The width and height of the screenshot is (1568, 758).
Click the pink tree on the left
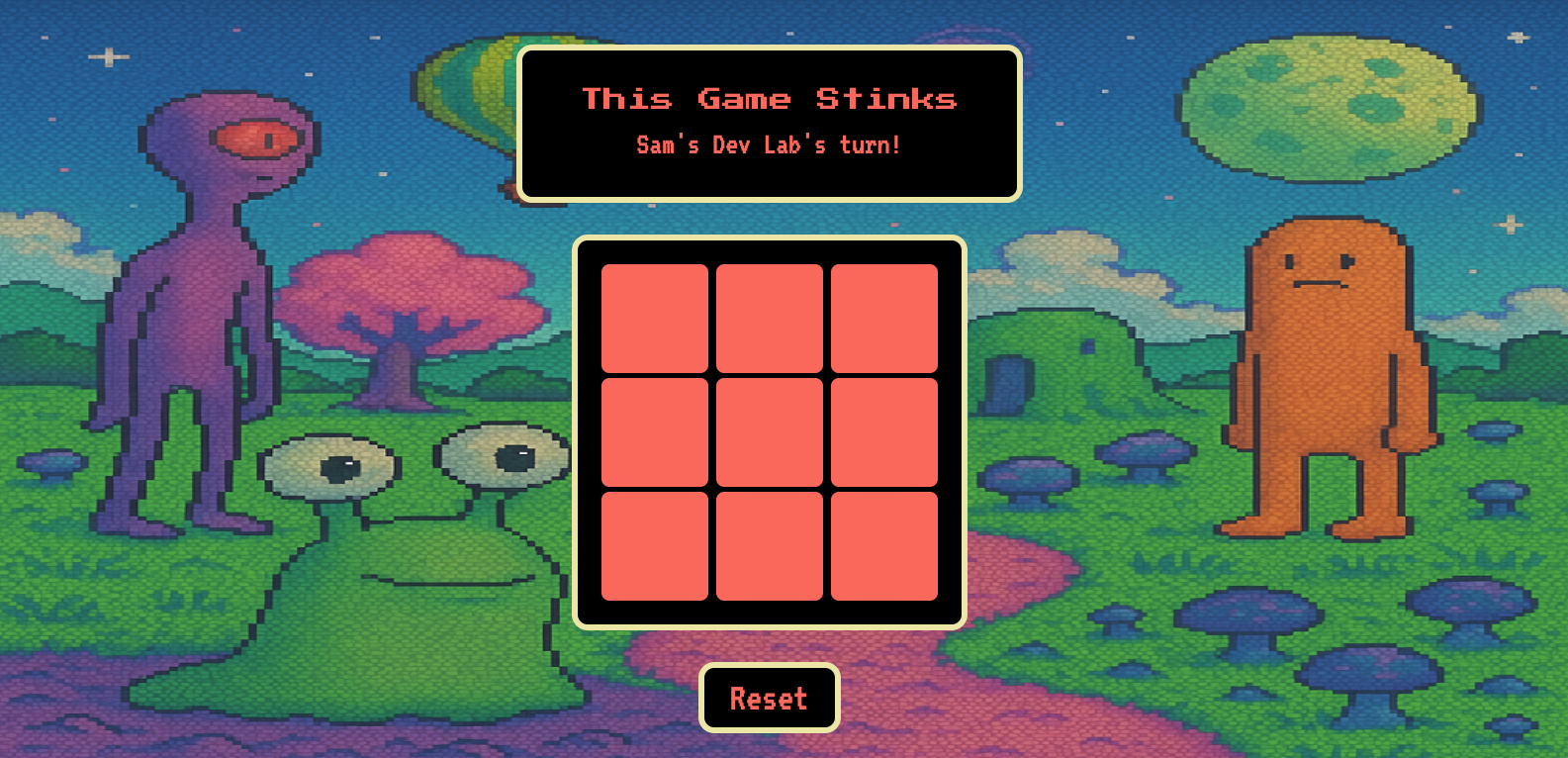pyautogui.click(x=415, y=297)
